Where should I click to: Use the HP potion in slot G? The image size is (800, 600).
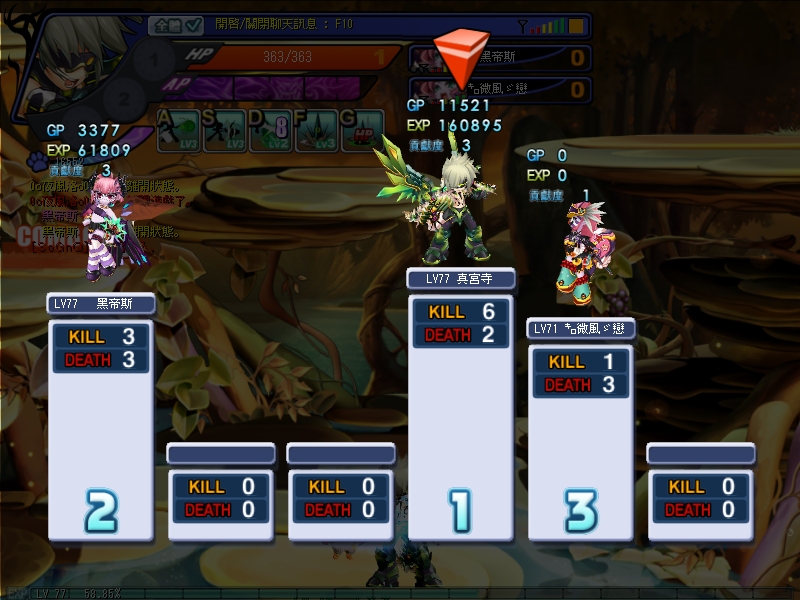pos(362,131)
